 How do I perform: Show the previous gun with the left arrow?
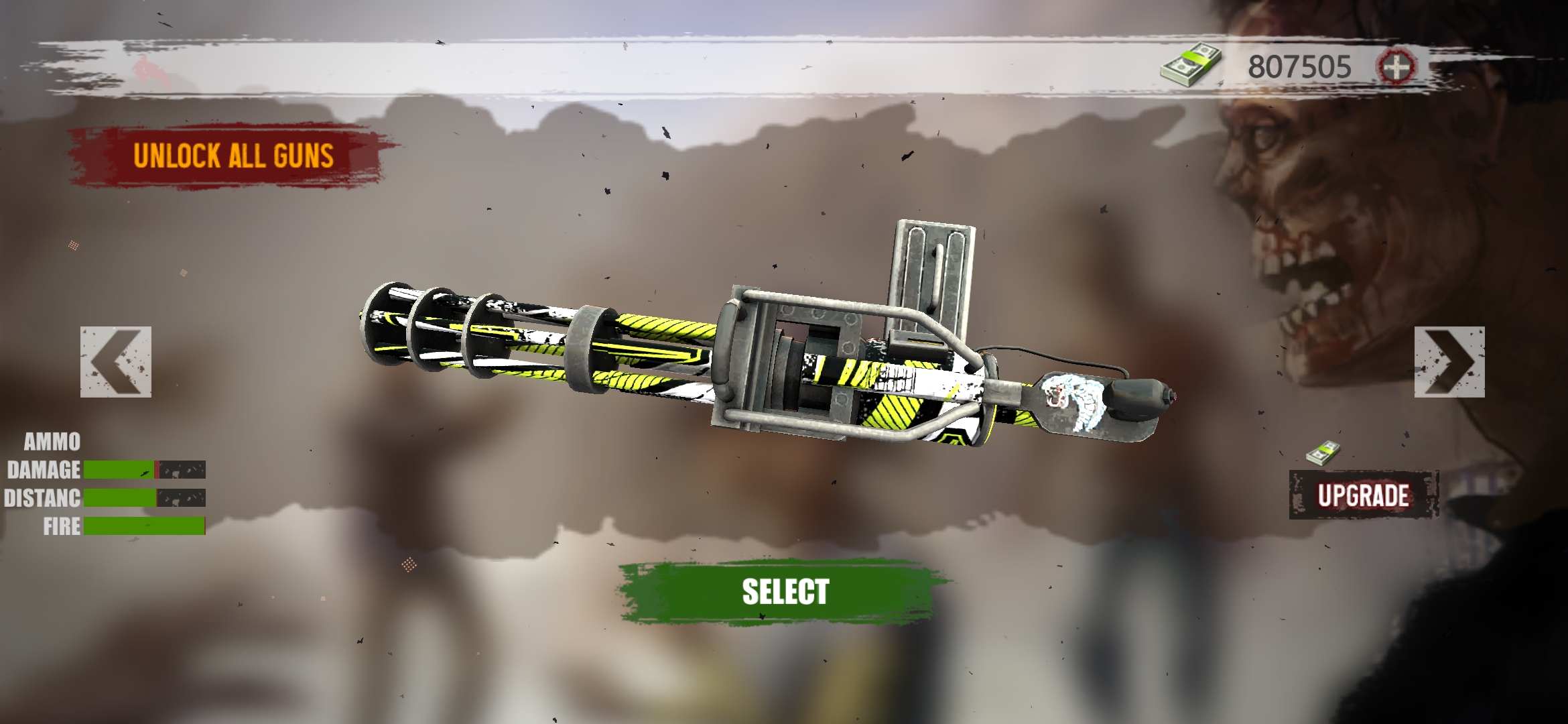coord(116,362)
